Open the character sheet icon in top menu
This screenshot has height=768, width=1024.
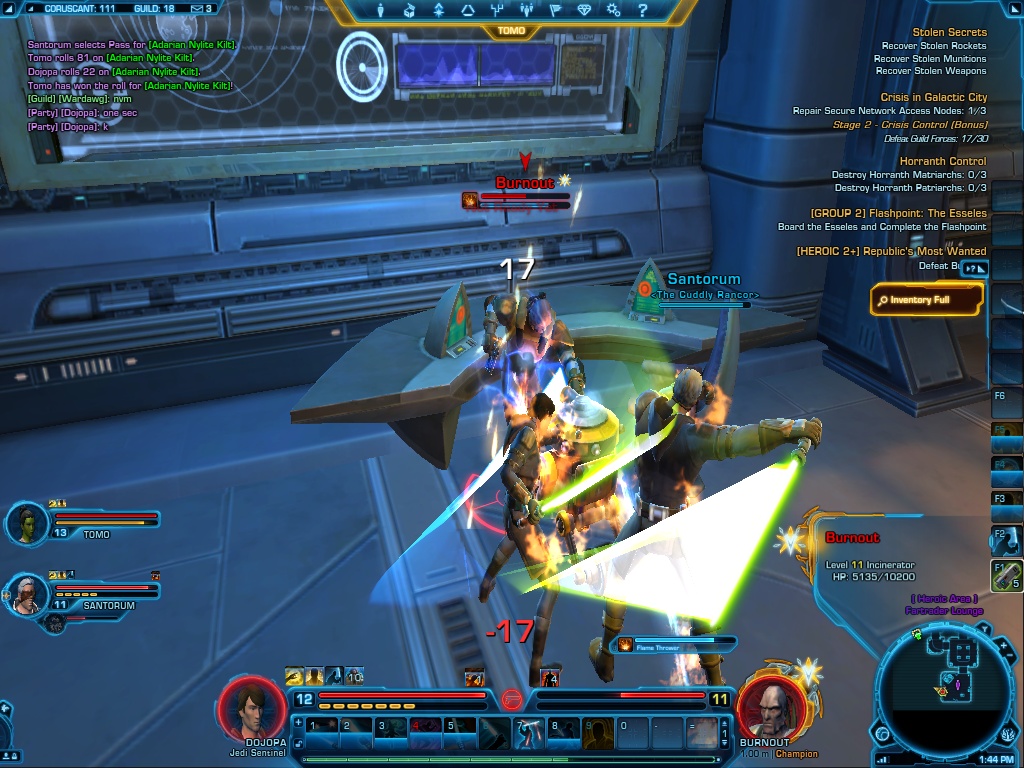click(x=381, y=11)
